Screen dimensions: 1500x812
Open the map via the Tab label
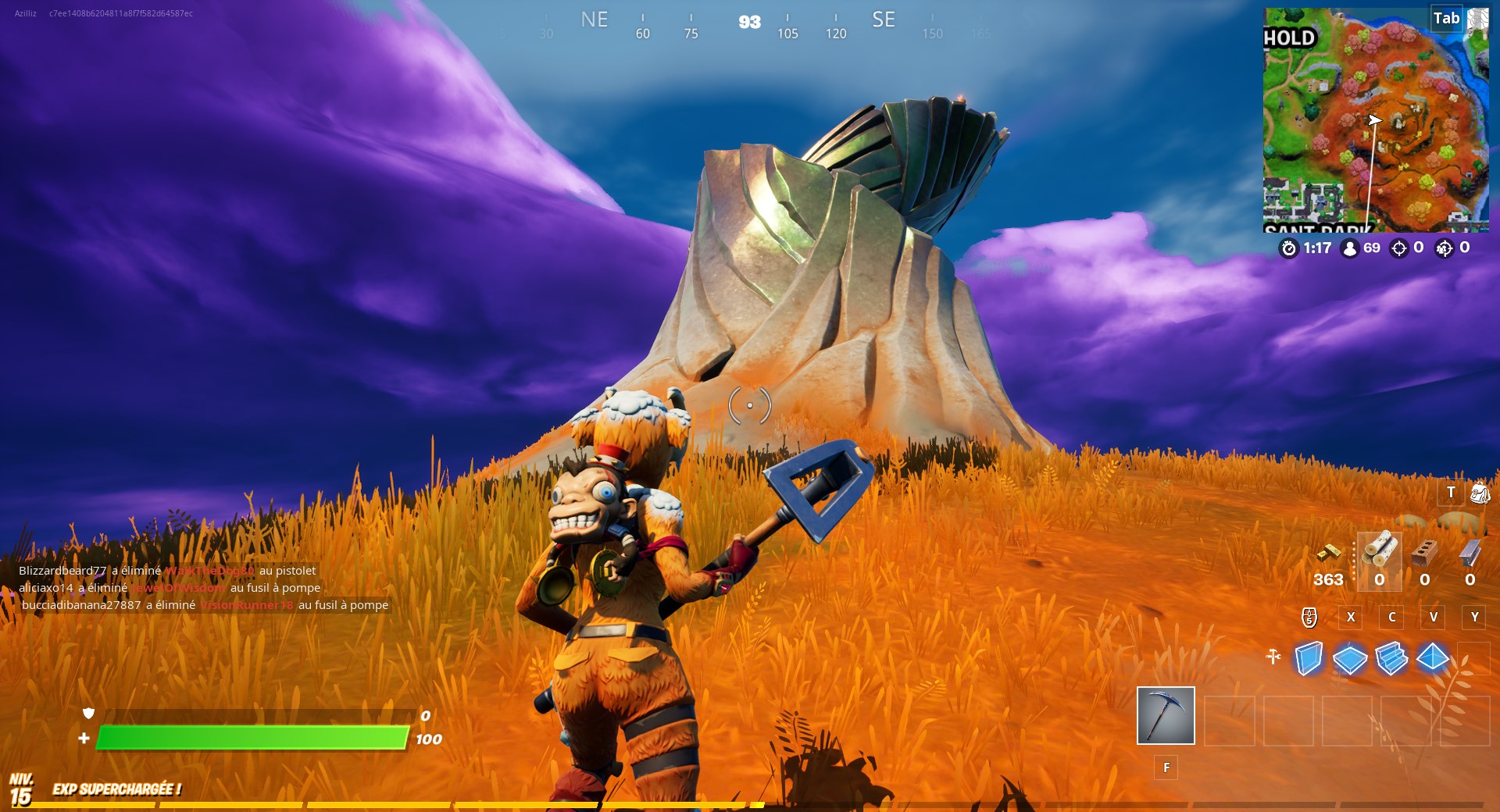pos(1445,18)
